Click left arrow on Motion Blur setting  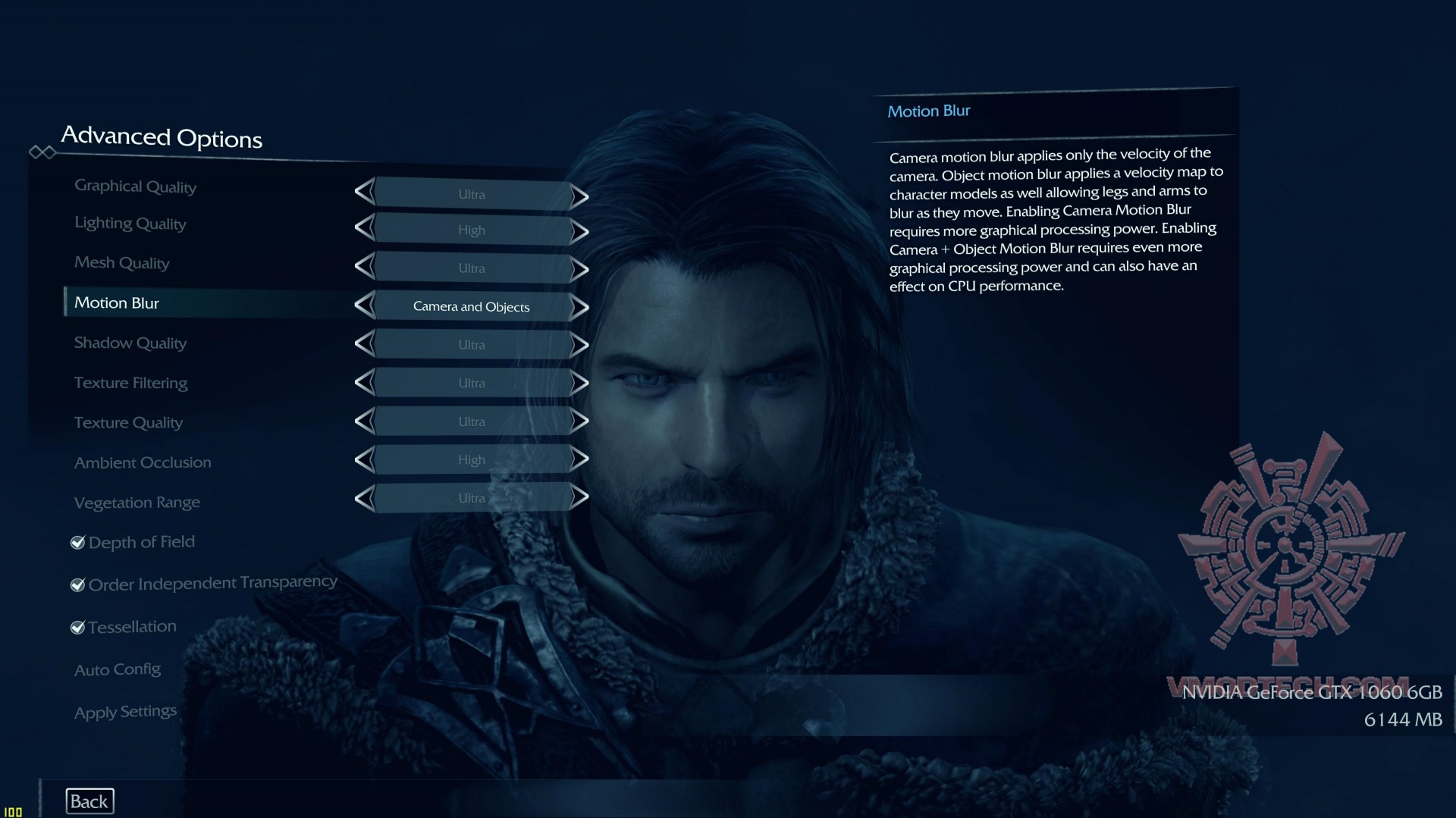[x=365, y=306]
